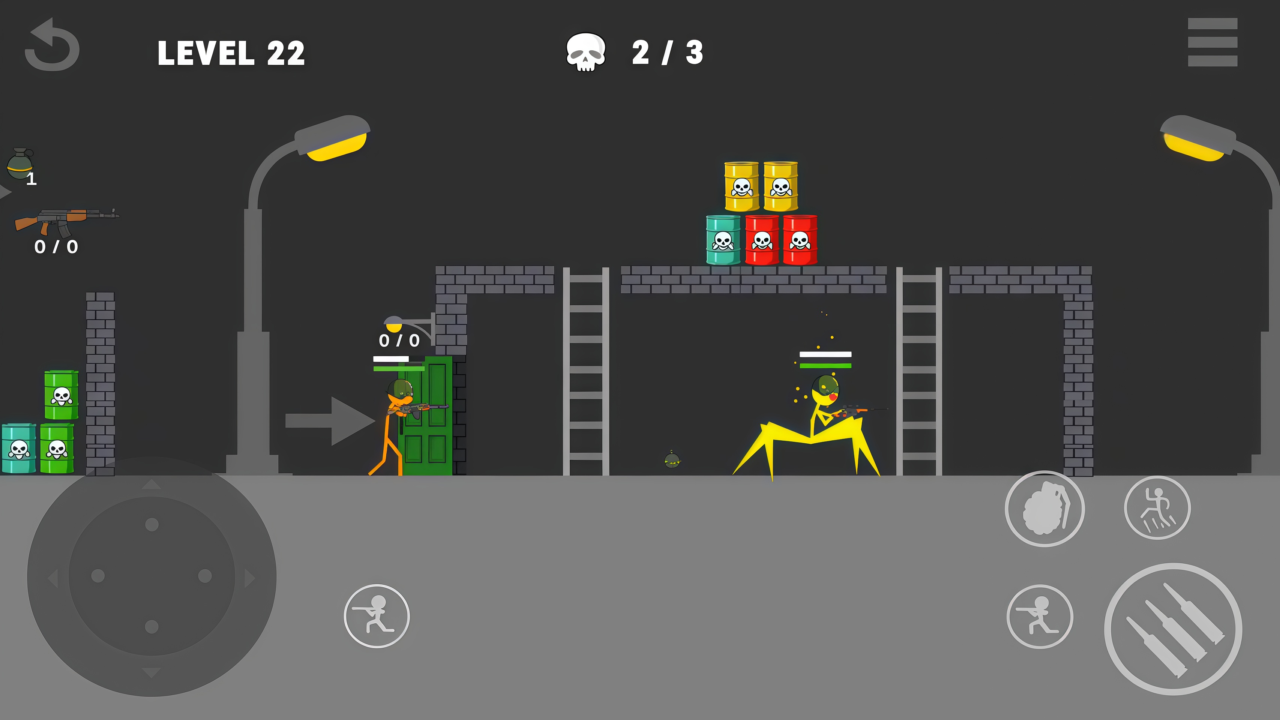Open the pause menu via the hamburger icon
This screenshot has height=720, width=1280.
pos(1212,42)
